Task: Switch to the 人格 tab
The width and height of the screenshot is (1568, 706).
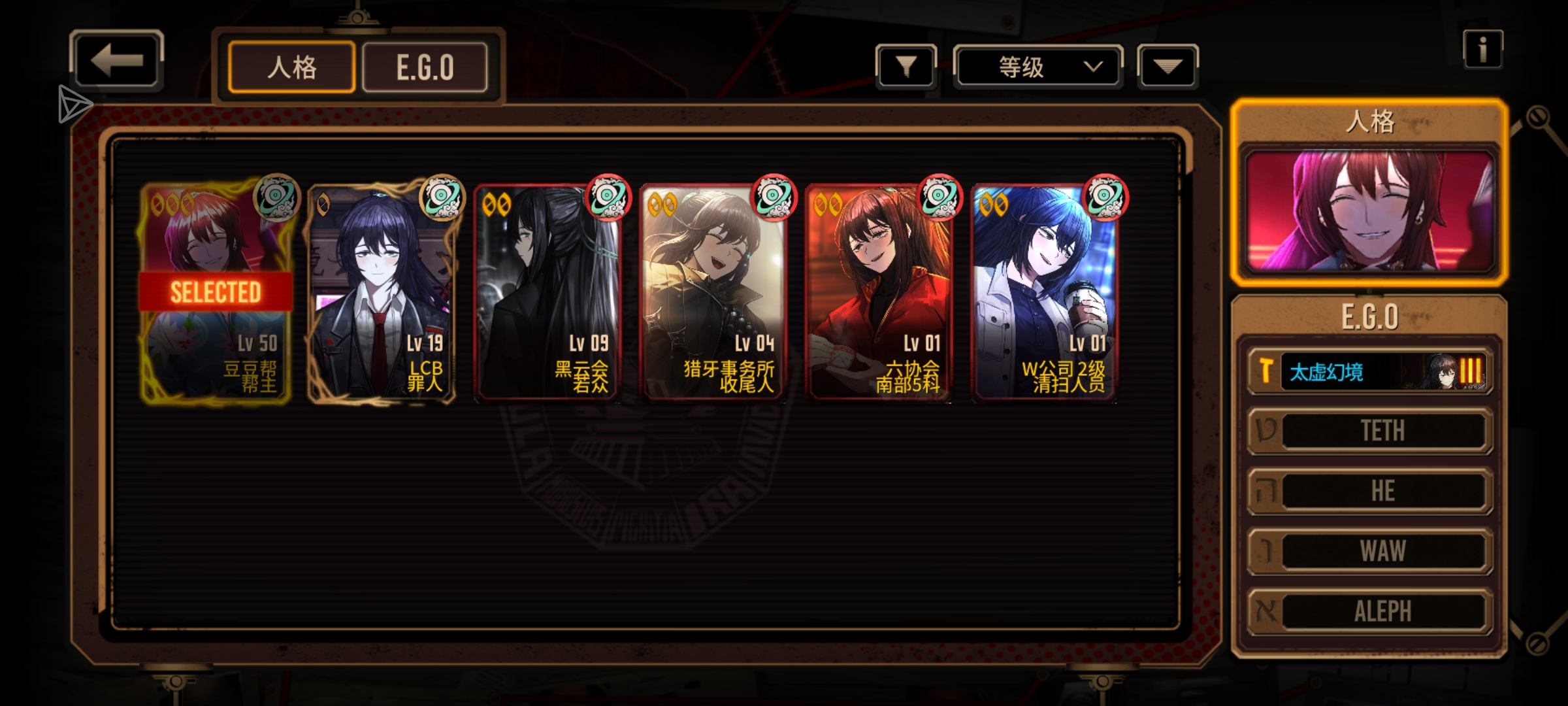Action: tap(291, 67)
